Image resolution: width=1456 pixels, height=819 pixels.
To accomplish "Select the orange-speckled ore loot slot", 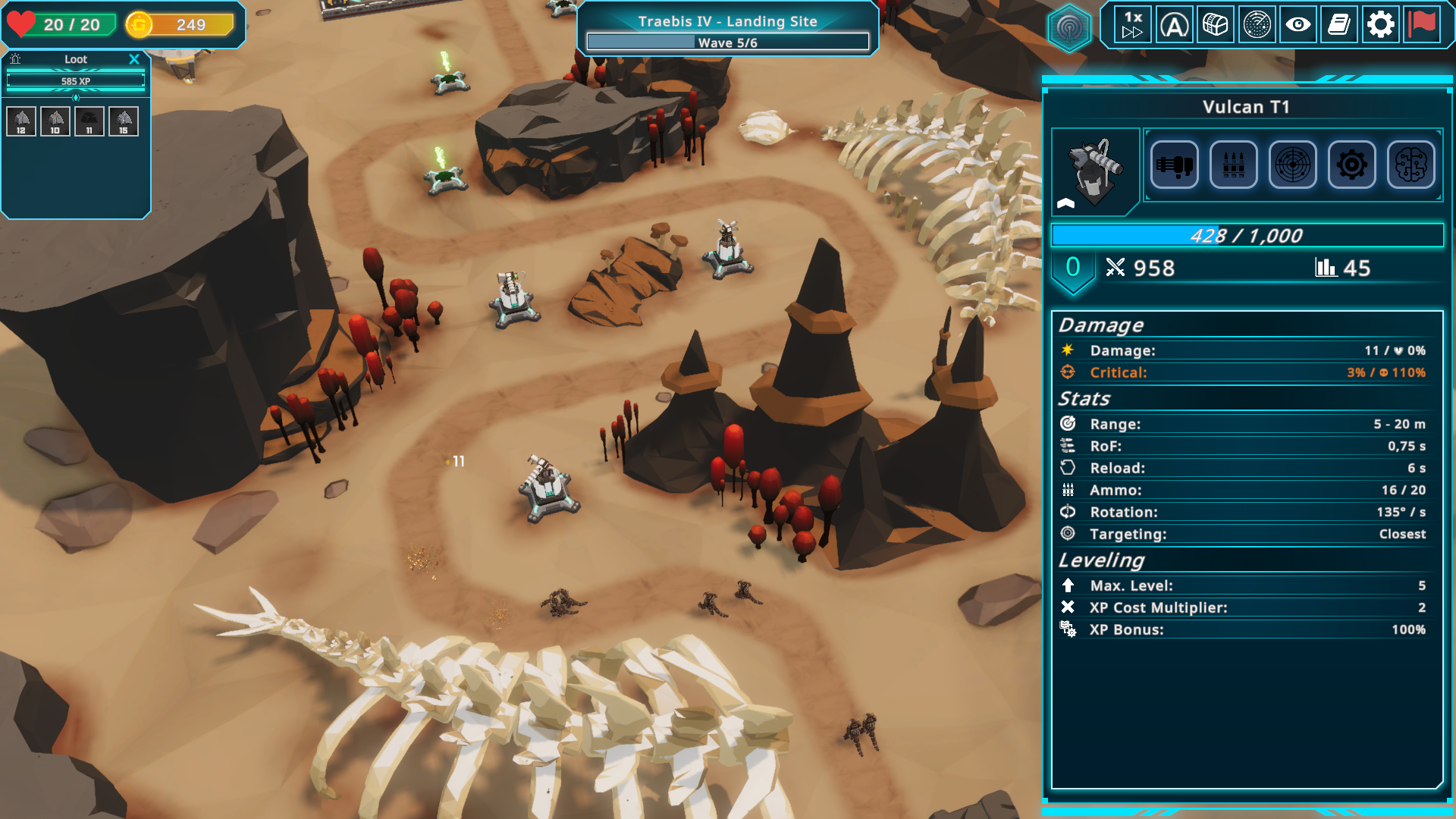I will click(55, 121).
